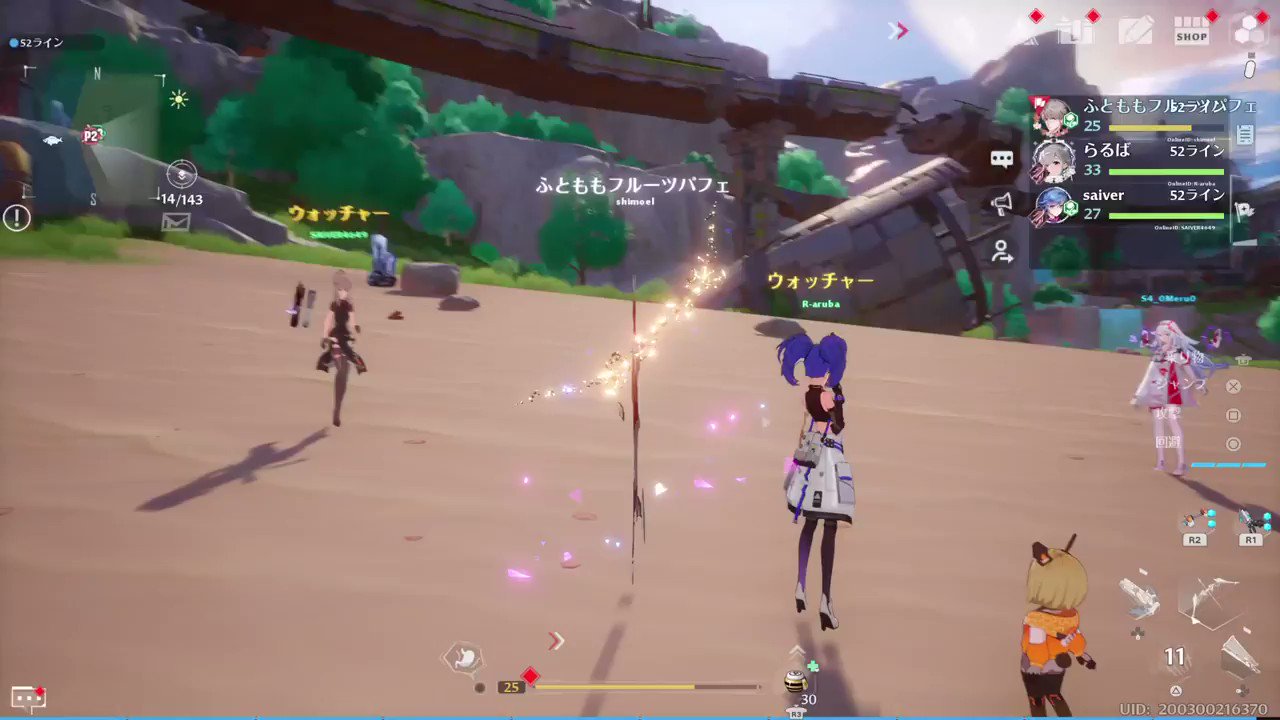Open the in-game SHOP

click(1192, 30)
